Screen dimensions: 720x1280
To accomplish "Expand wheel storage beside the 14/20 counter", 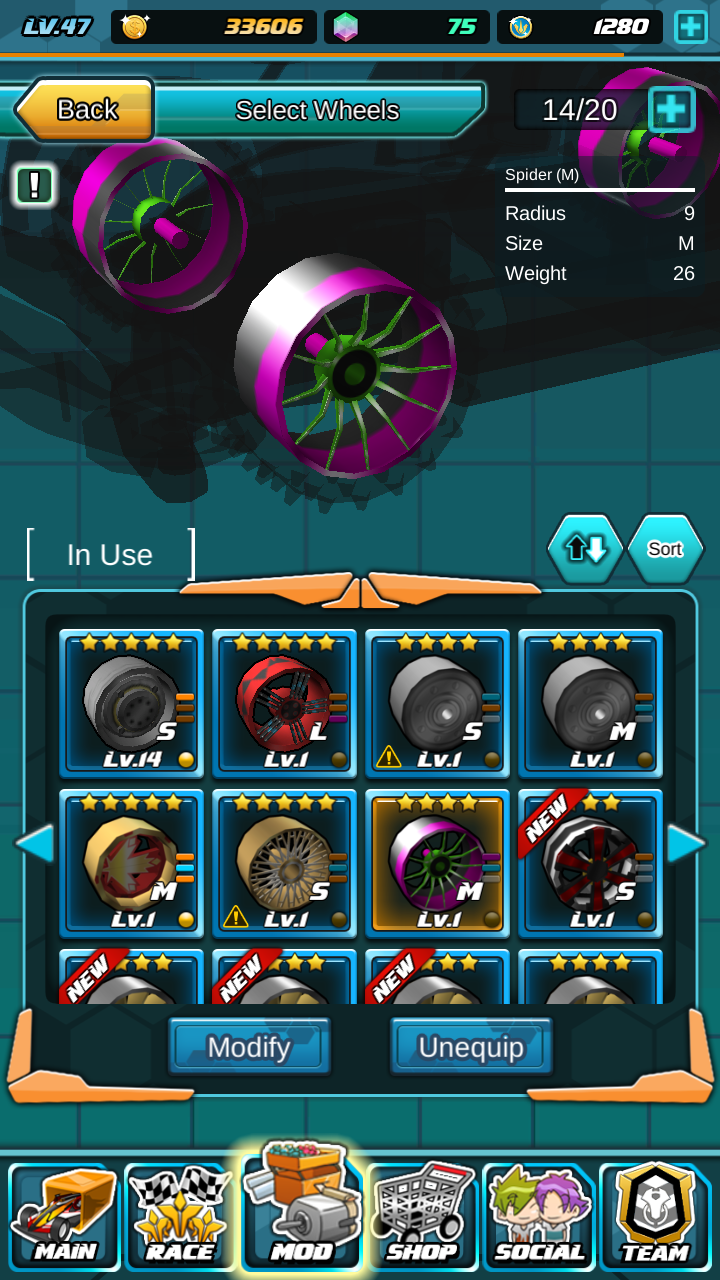I will point(671,109).
